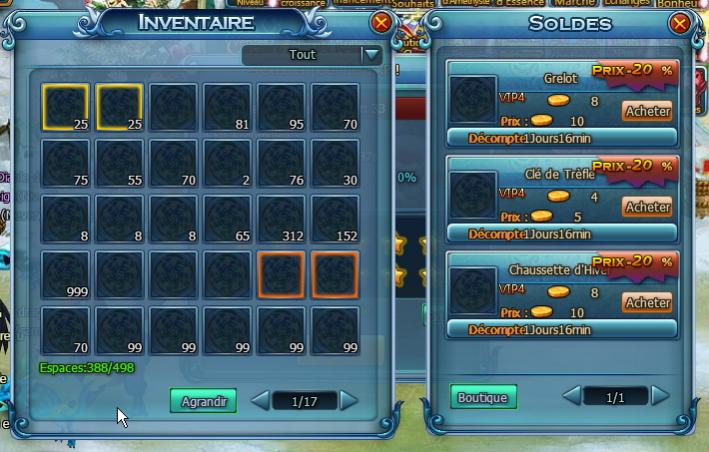The image size is (709, 452).
Task: Select the inventory slot holding 999 items
Action: point(65,275)
